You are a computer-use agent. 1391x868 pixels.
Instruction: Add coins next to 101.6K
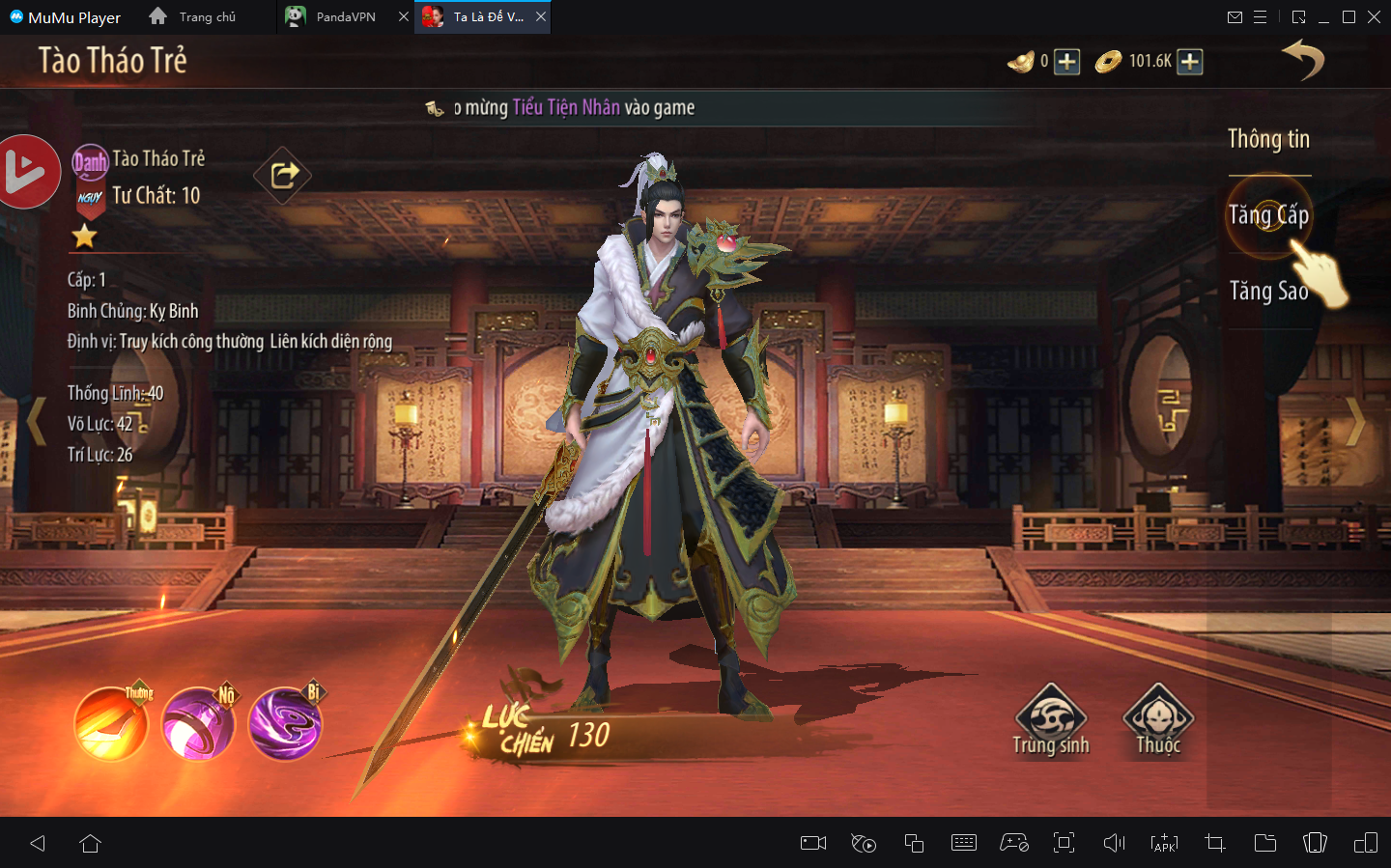point(1190,62)
